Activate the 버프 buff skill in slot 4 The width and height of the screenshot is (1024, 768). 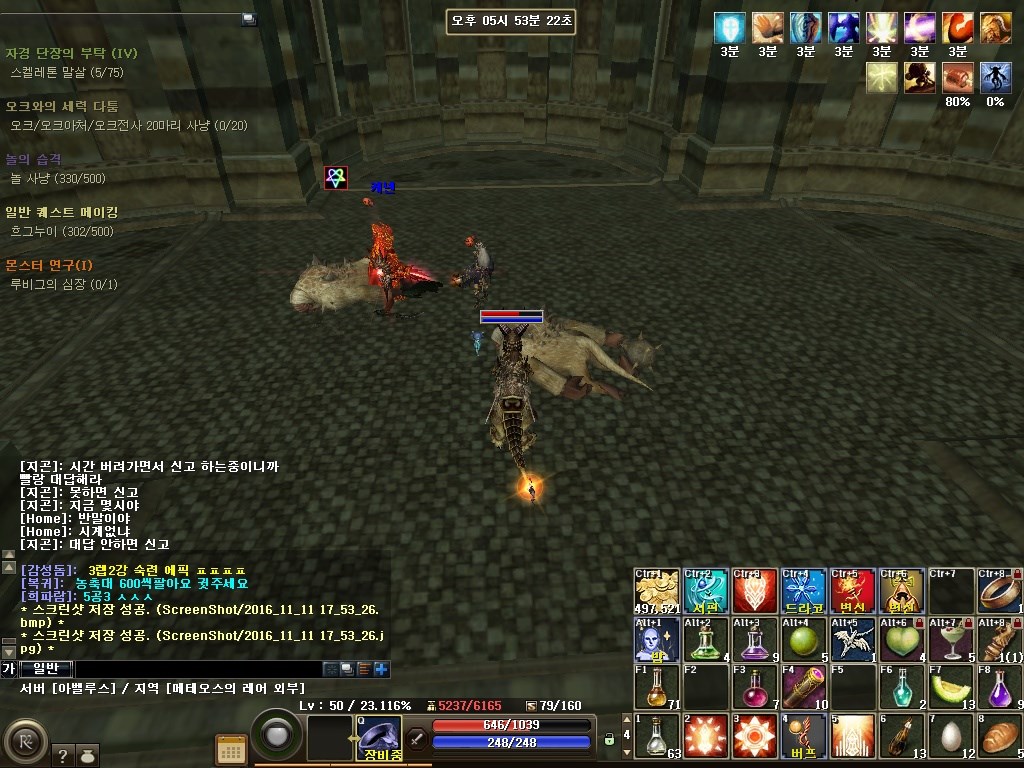coord(804,736)
